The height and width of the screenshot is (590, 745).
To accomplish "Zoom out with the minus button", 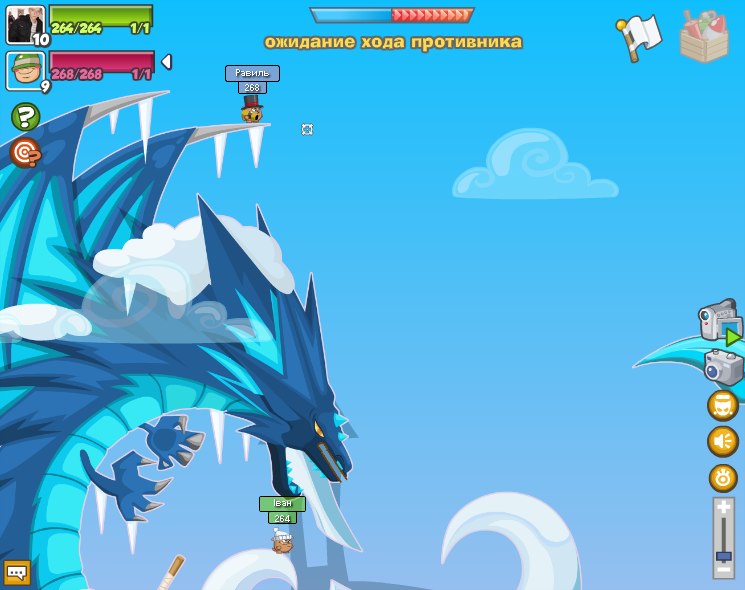I will coord(723,569).
